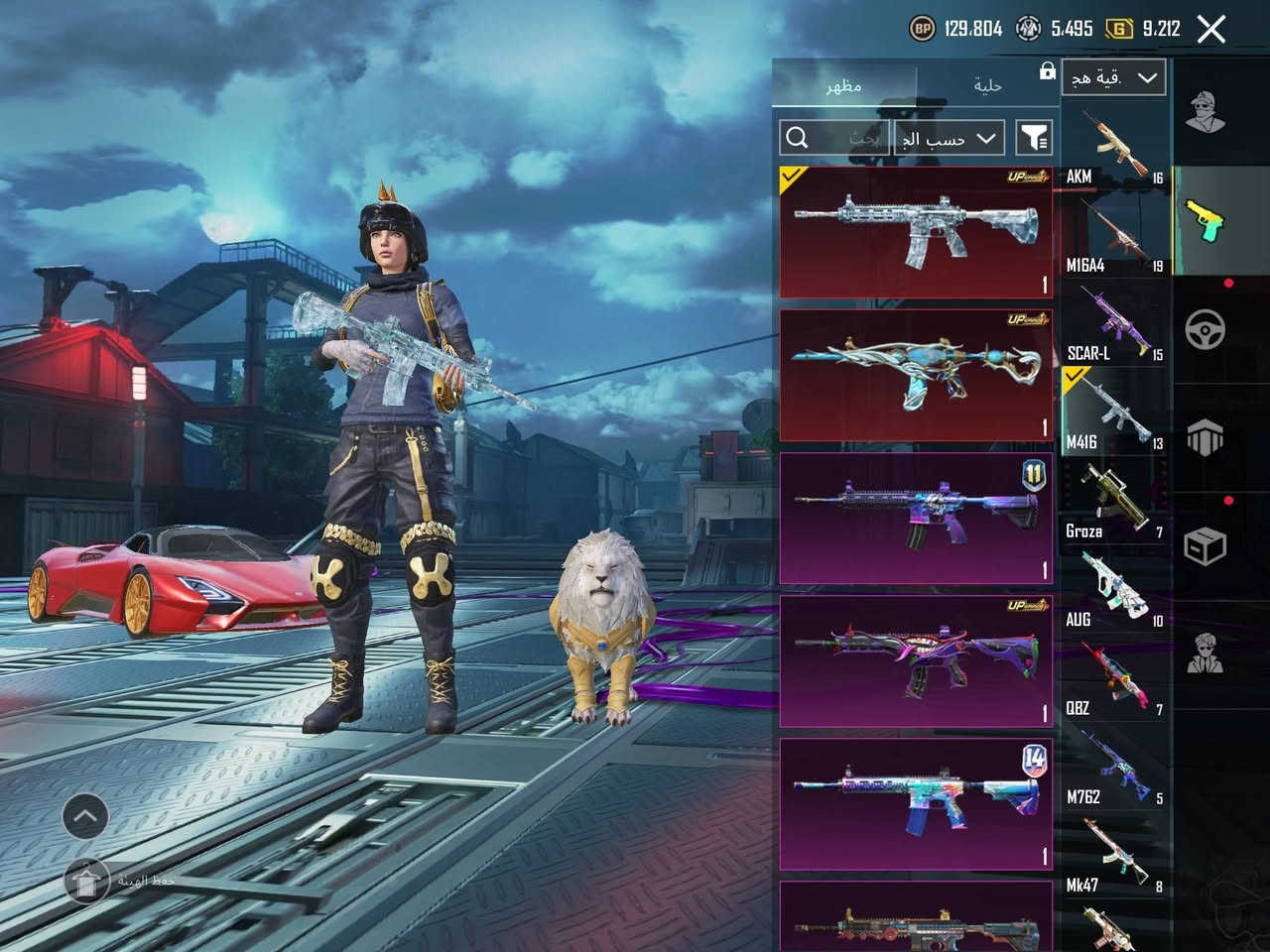Screen dimensions: 1270x952
Task: Open the Mk47 weapon entry
Action: tap(1113, 856)
